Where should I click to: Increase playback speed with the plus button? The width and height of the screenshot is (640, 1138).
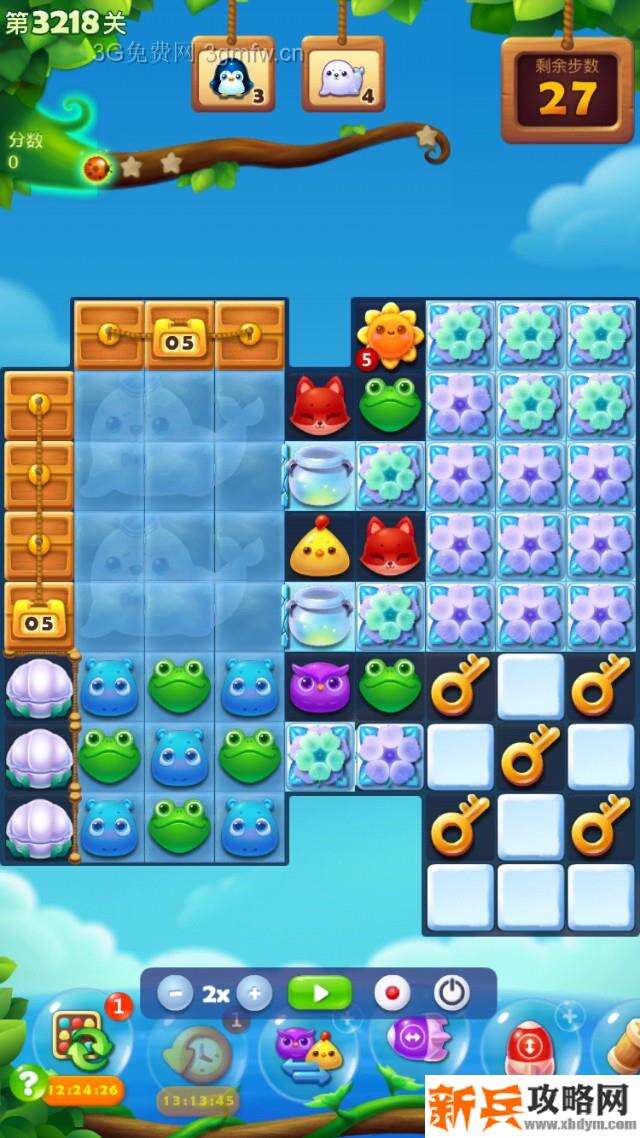[254, 994]
